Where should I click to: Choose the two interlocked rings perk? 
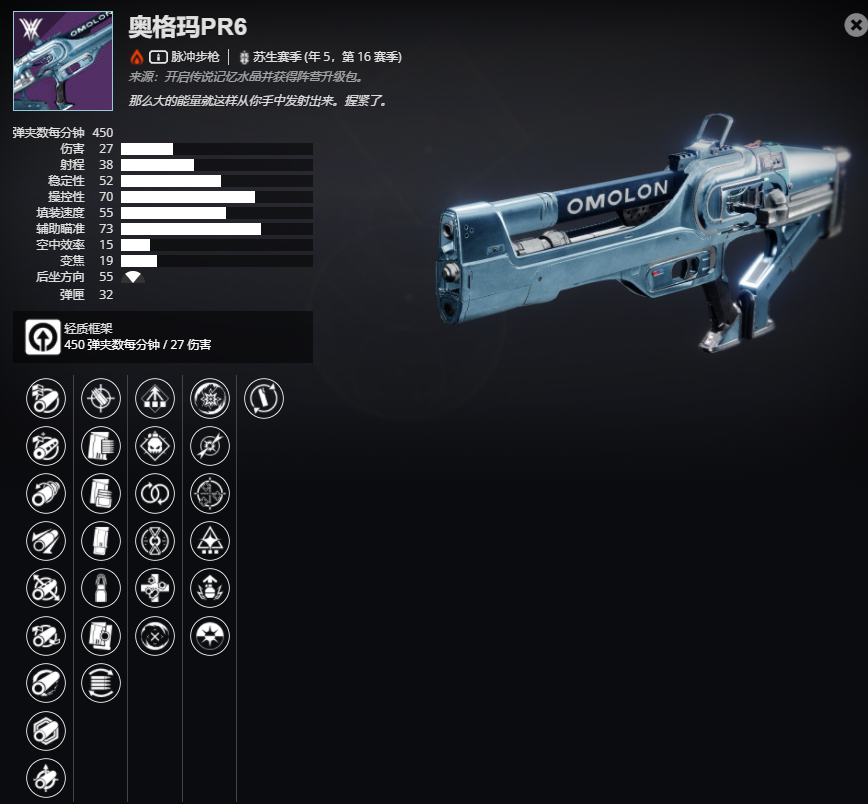click(x=155, y=493)
